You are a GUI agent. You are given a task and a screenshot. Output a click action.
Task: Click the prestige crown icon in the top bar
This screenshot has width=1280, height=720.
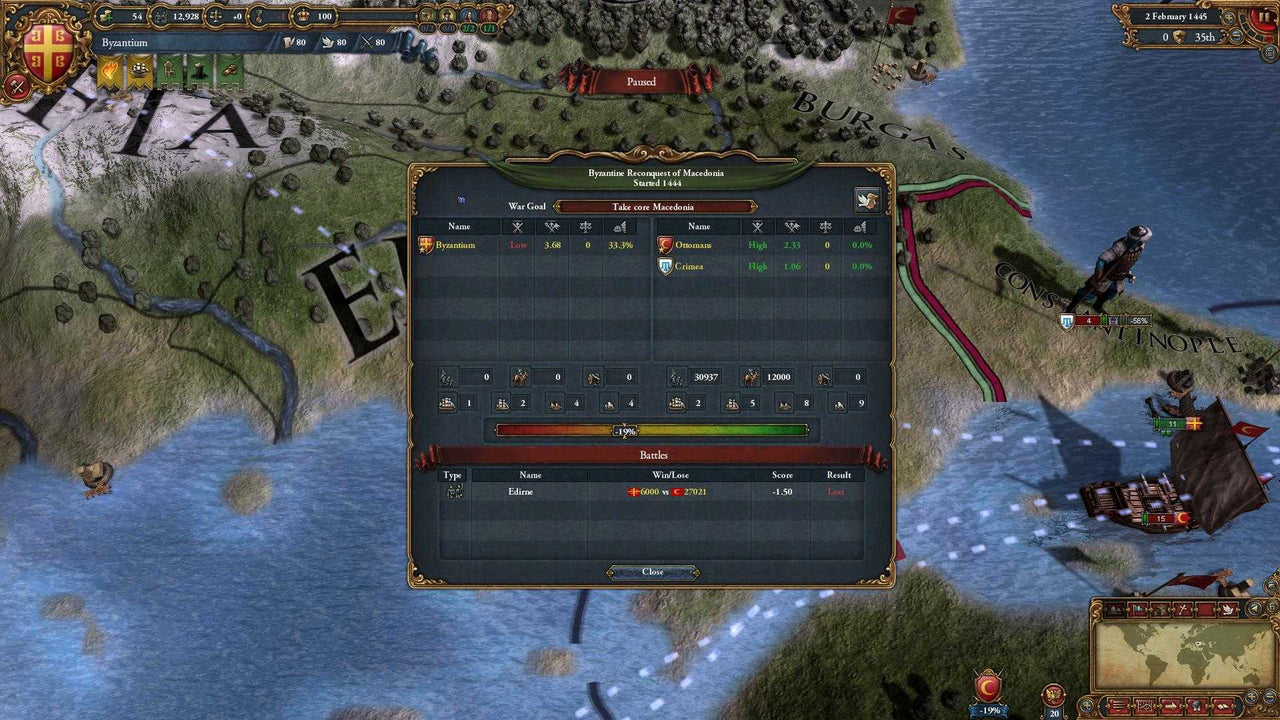point(303,17)
